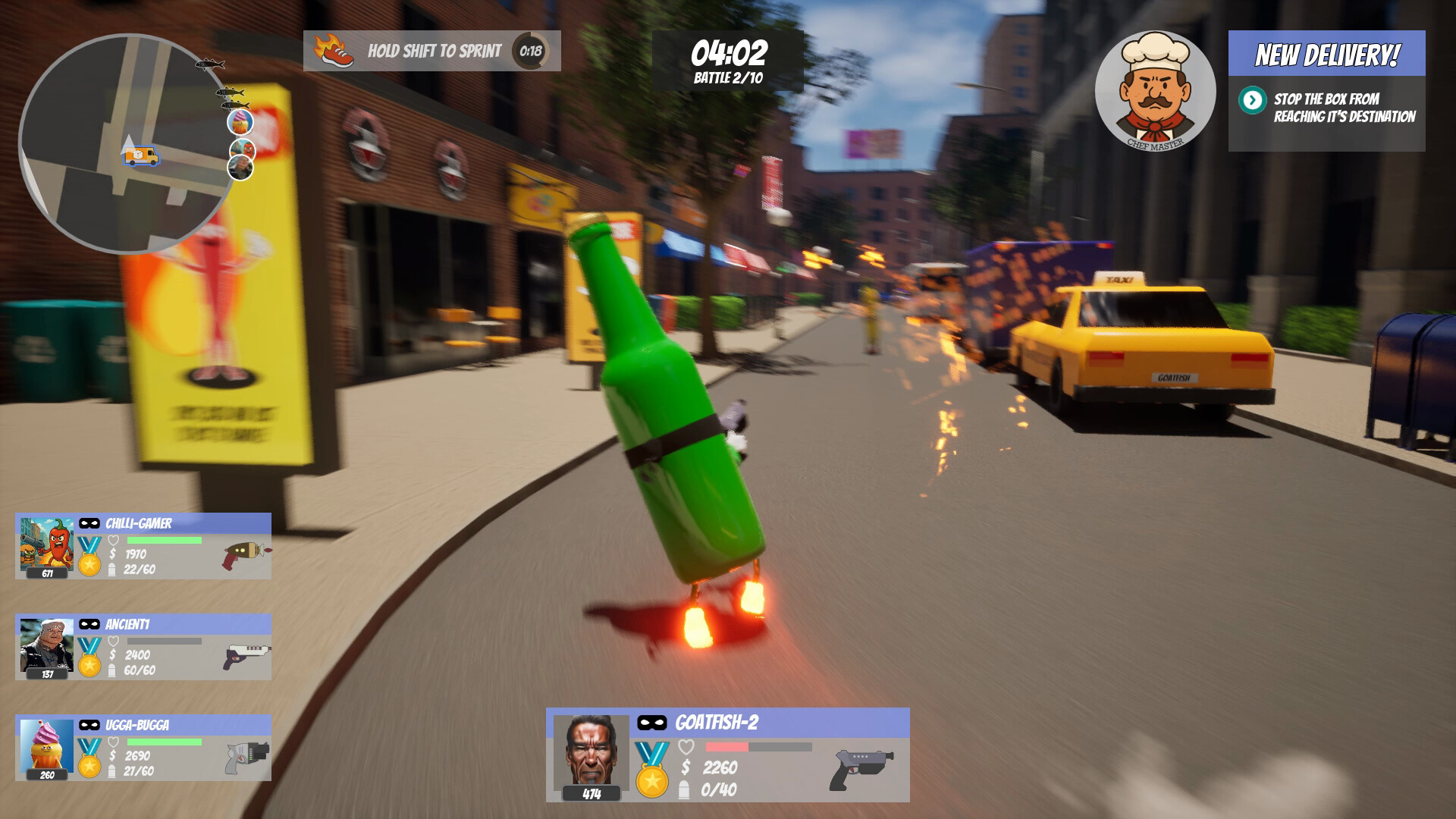This screenshot has height=819, width=1456.
Task: Select the delivery truck marker on minimap
Action: click(141, 156)
